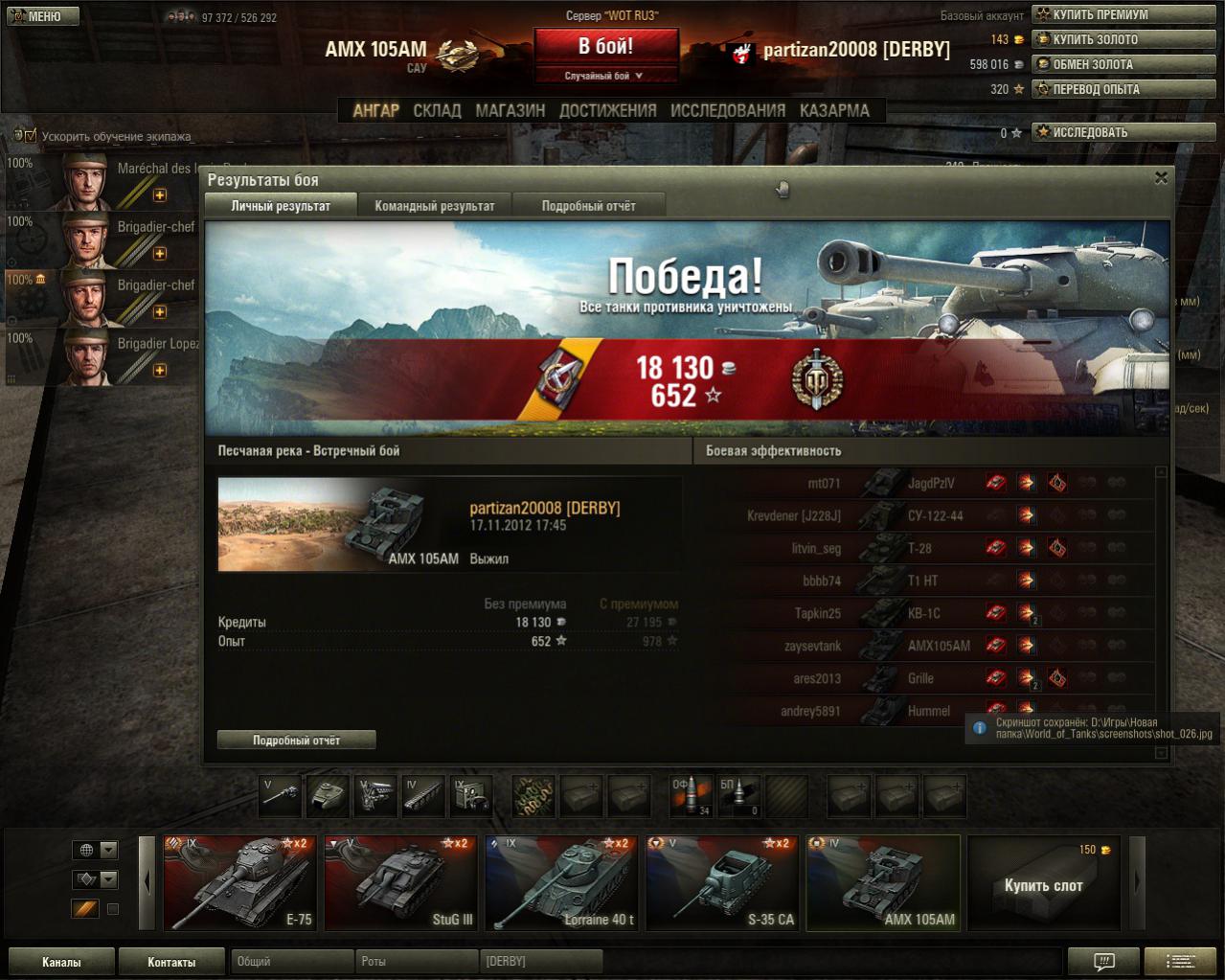Close the battle results window
Viewport: 1225px width, 980px height.
[1161, 178]
